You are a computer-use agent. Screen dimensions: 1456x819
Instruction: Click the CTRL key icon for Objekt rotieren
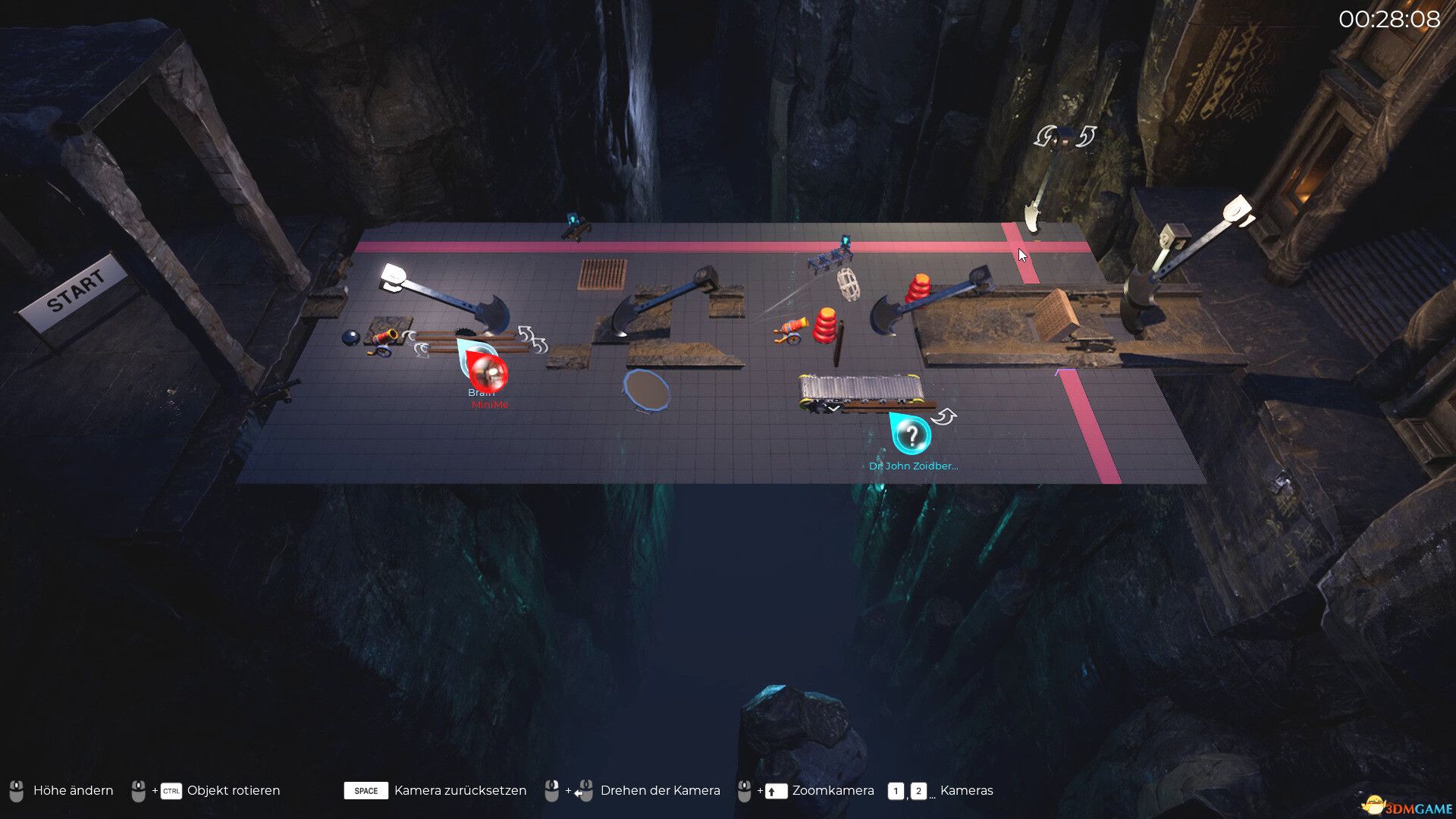tap(170, 791)
